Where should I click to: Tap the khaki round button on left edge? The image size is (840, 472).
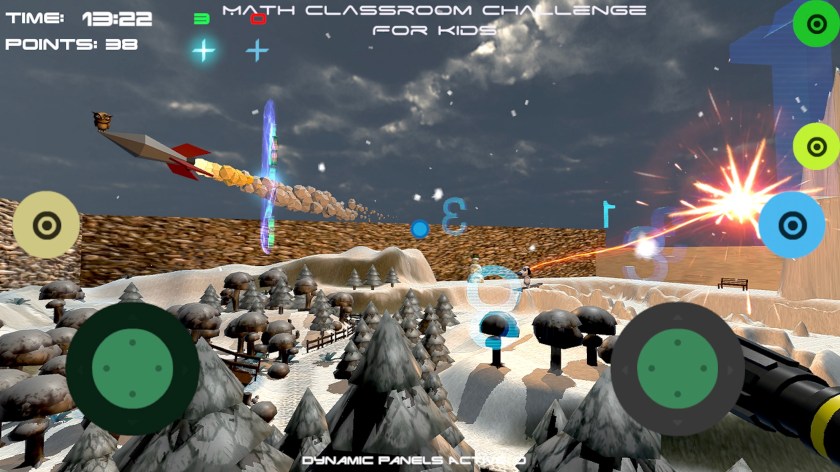pyautogui.click(x=46, y=225)
